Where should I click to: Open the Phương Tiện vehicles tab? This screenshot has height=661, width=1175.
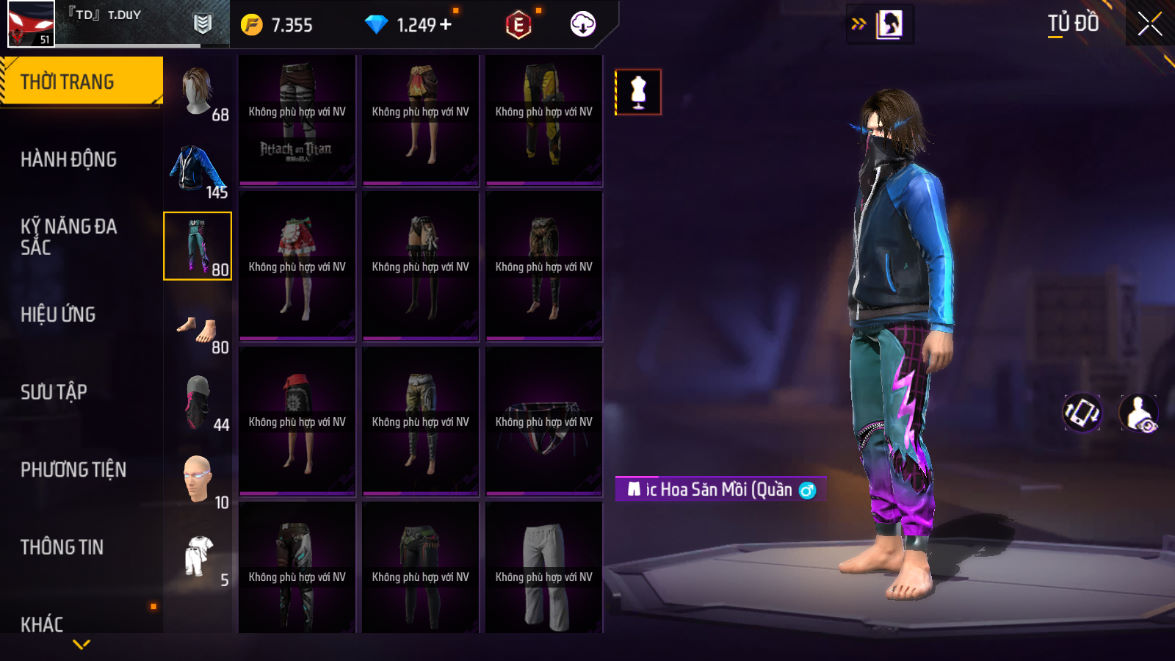pos(74,469)
